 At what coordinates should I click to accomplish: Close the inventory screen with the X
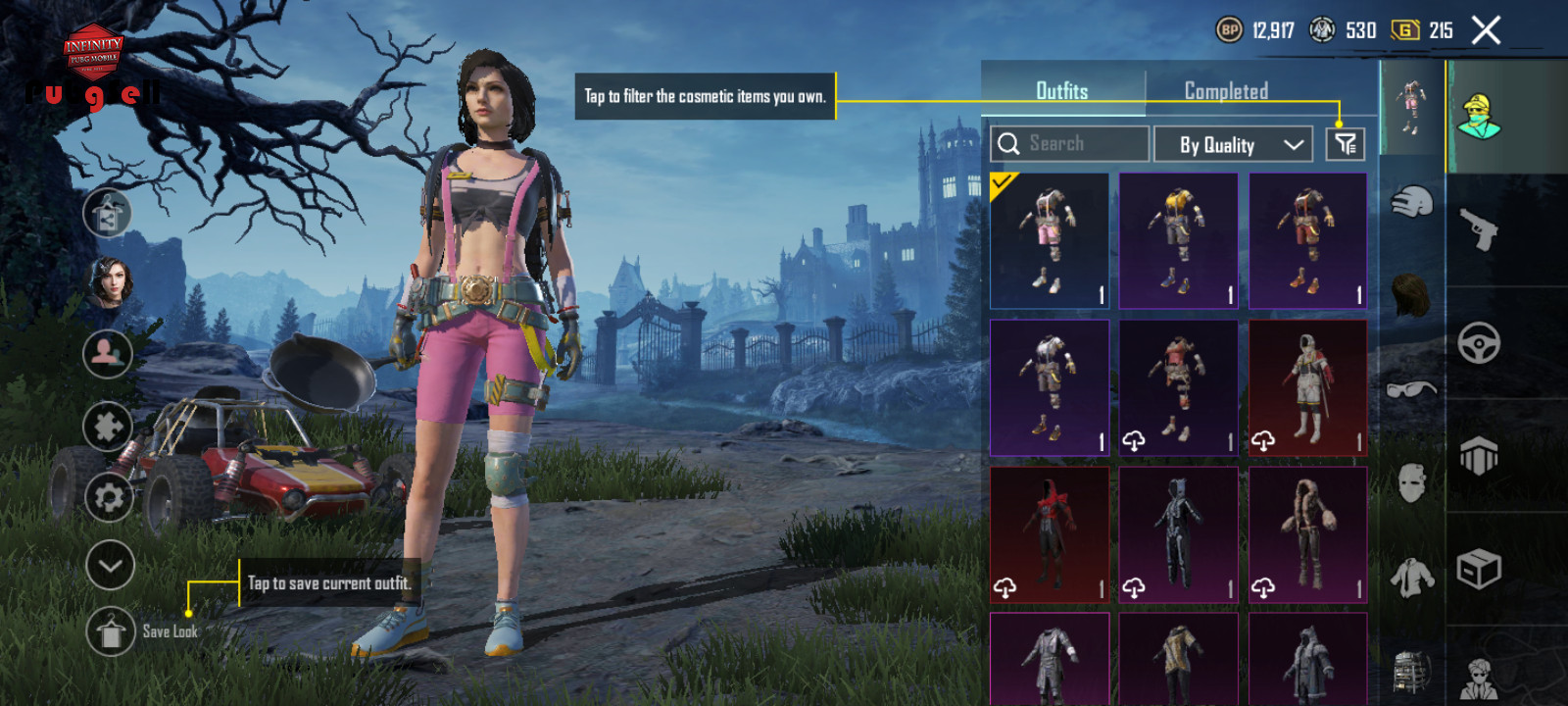click(1486, 30)
